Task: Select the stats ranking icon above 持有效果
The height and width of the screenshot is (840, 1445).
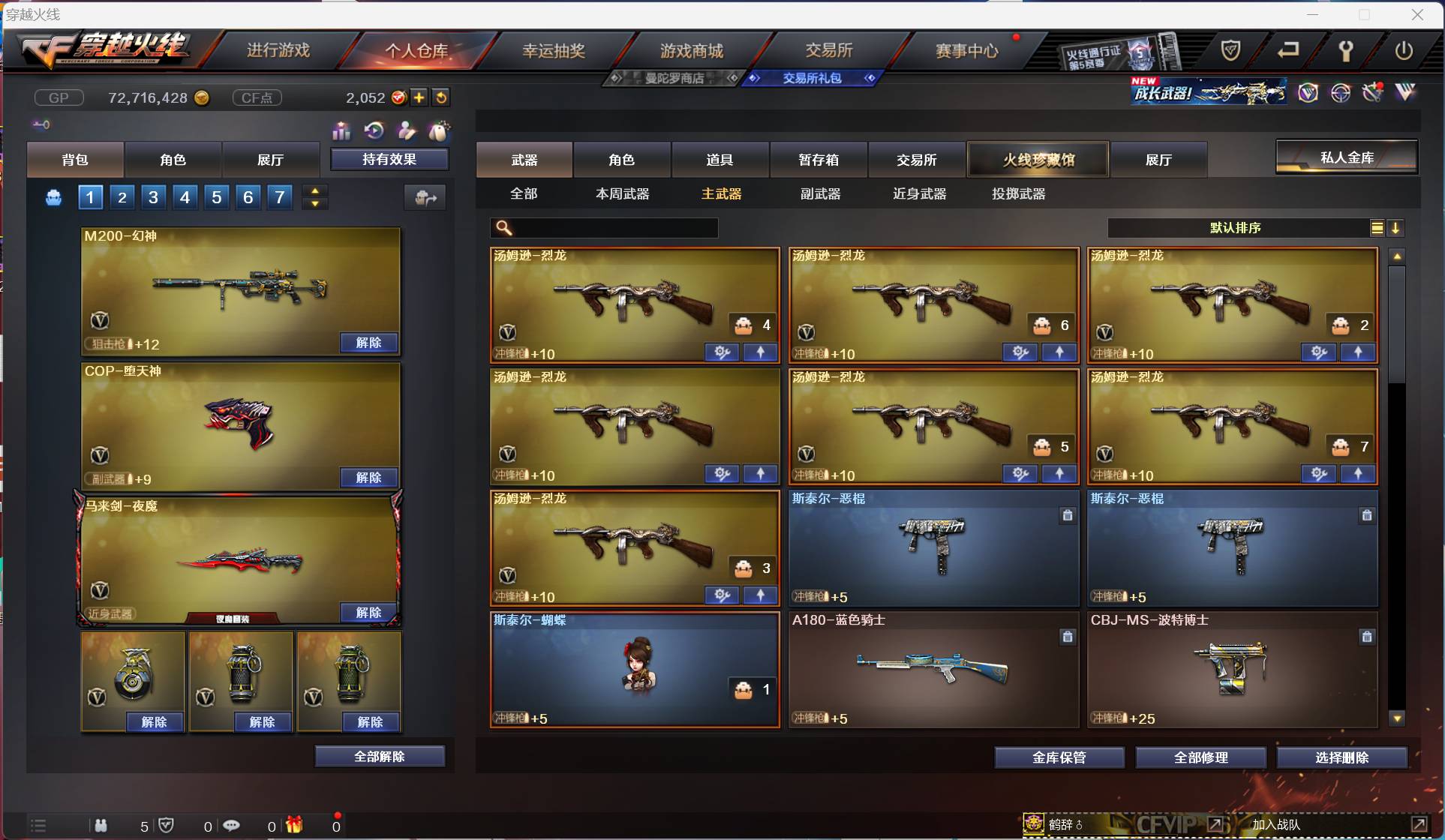Action: coord(341,131)
